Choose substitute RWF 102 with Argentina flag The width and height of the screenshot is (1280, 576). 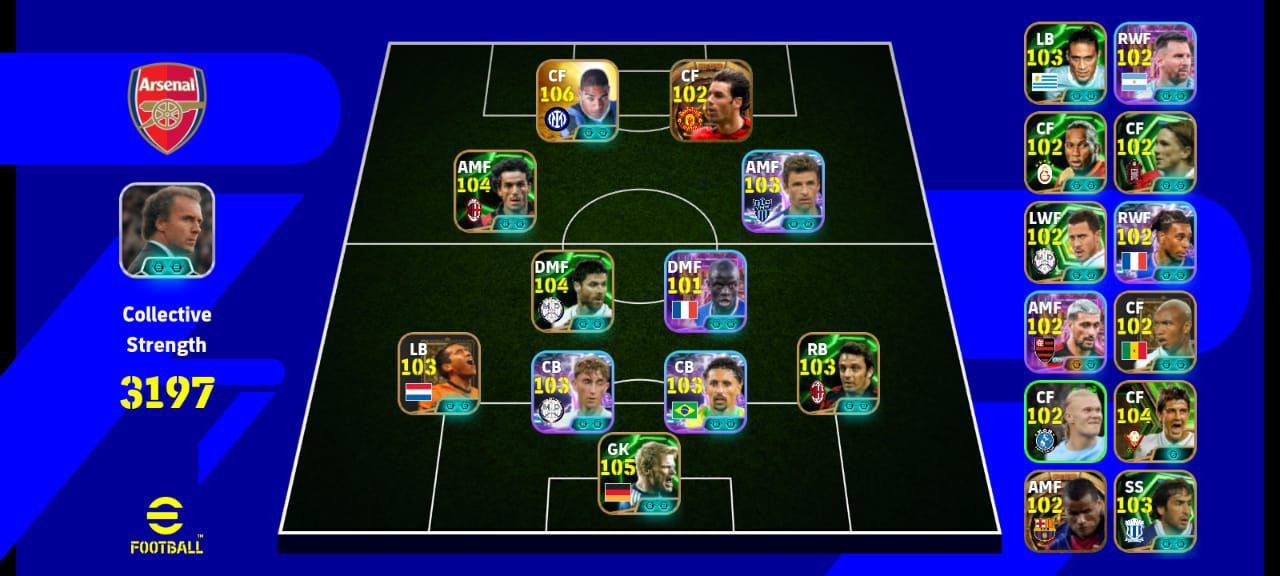[1155, 63]
